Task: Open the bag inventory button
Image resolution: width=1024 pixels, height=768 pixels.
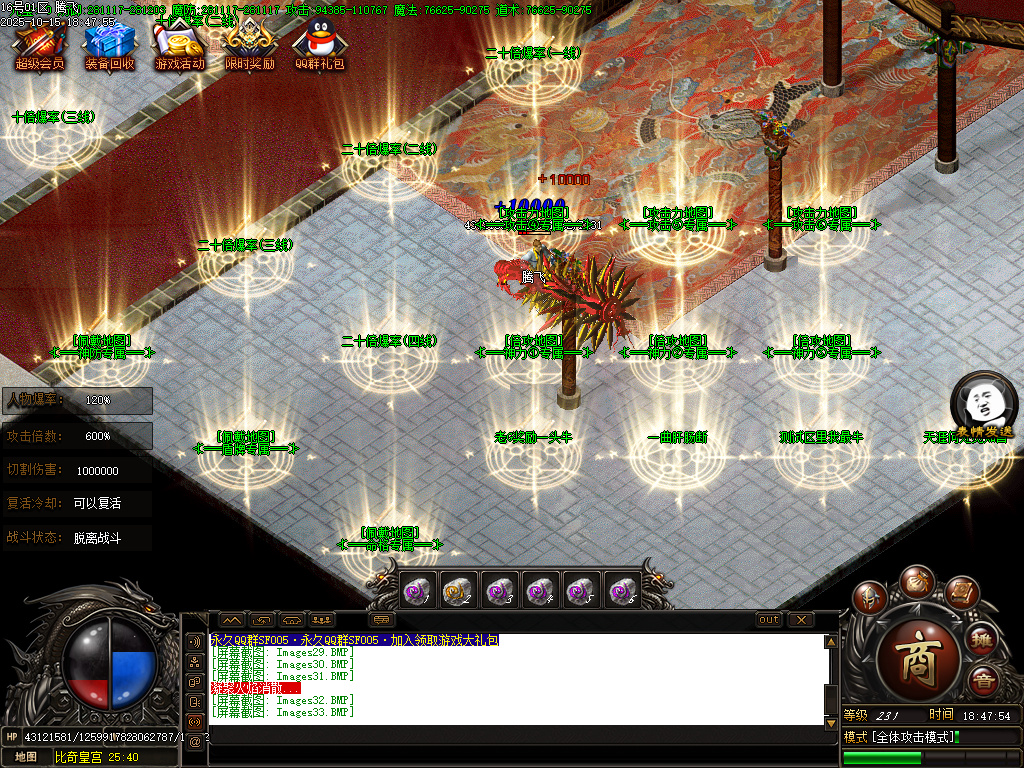Action: coord(916,581)
